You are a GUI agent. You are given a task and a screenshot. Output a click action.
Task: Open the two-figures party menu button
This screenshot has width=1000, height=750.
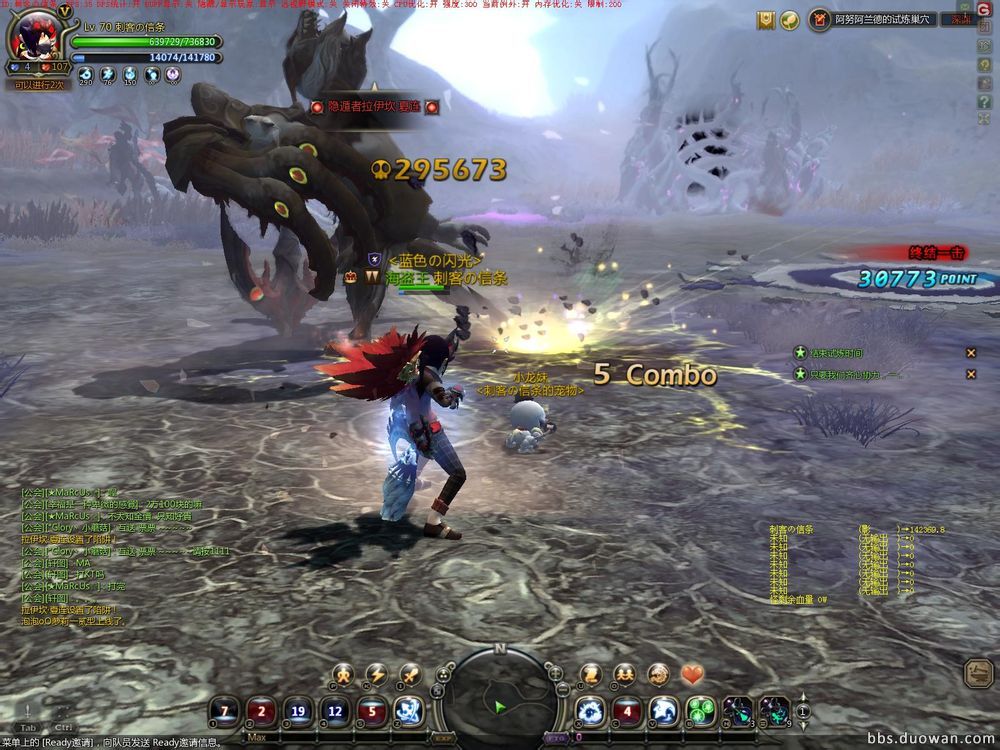[625, 674]
